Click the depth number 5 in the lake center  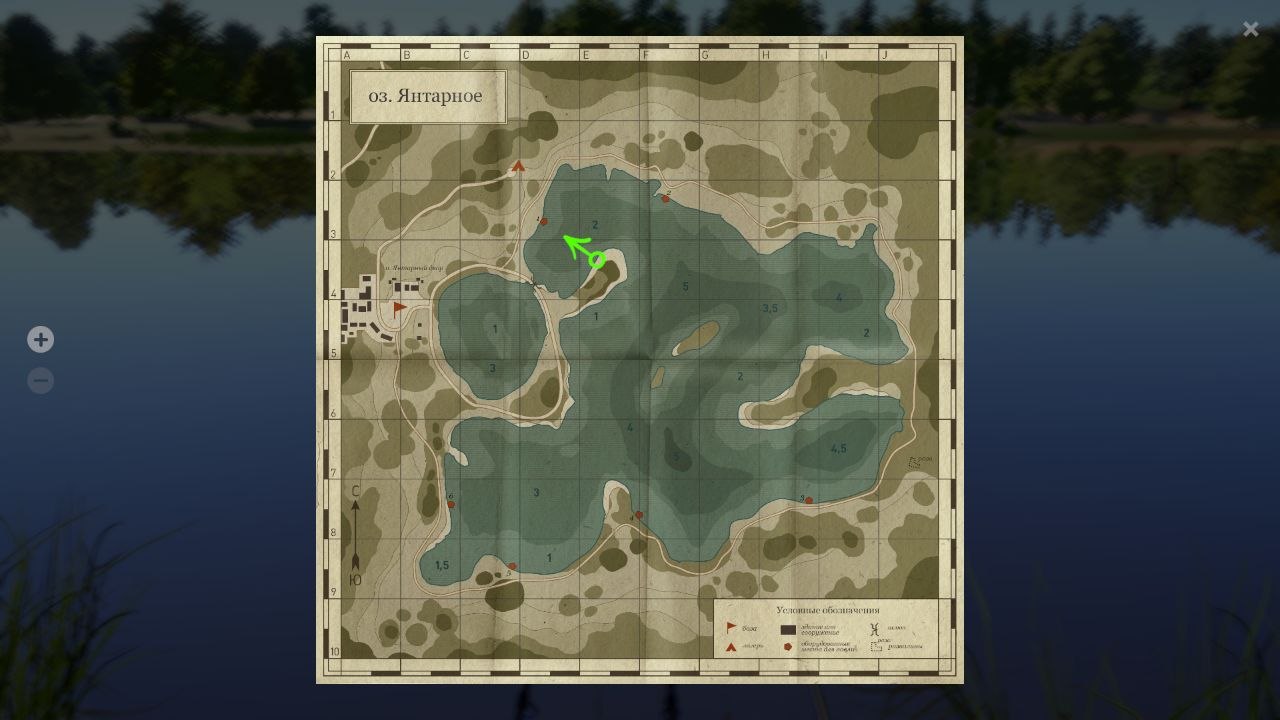coord(686,285)
